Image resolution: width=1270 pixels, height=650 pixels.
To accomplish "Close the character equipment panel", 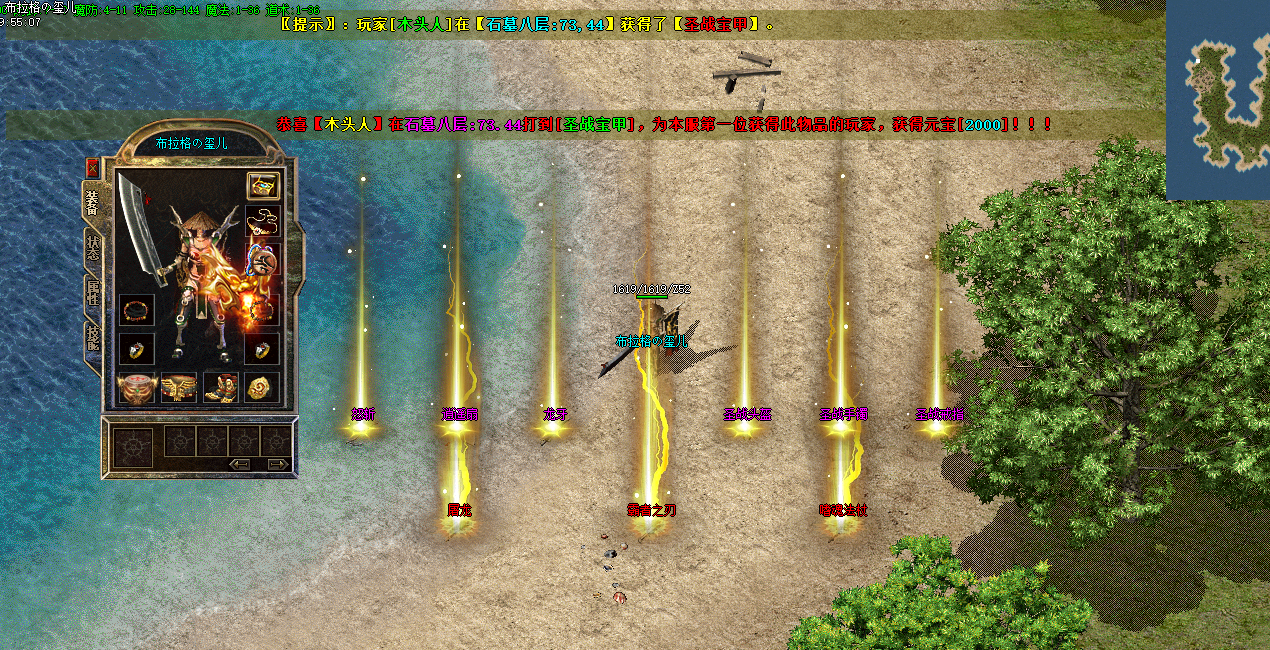I will click(x=93, y=167).
